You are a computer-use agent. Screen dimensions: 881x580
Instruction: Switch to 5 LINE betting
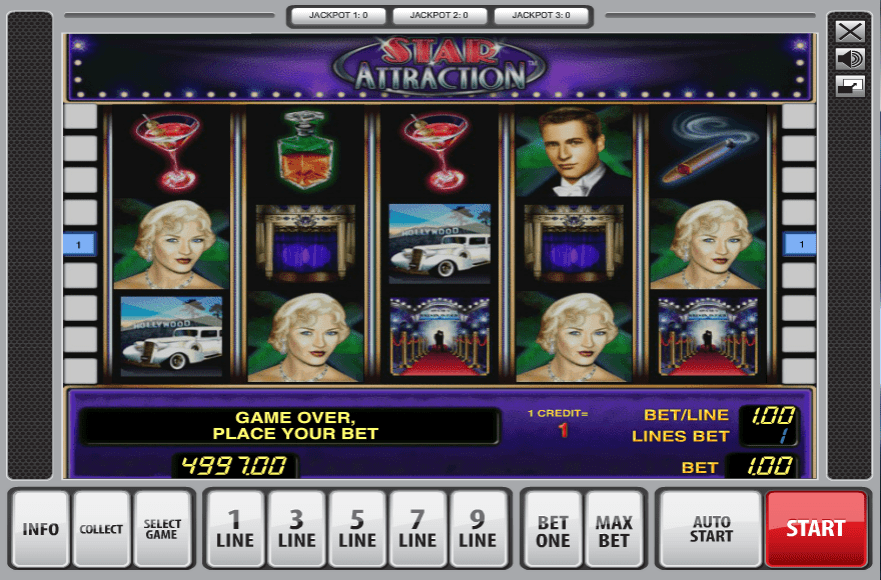point(357,528)
